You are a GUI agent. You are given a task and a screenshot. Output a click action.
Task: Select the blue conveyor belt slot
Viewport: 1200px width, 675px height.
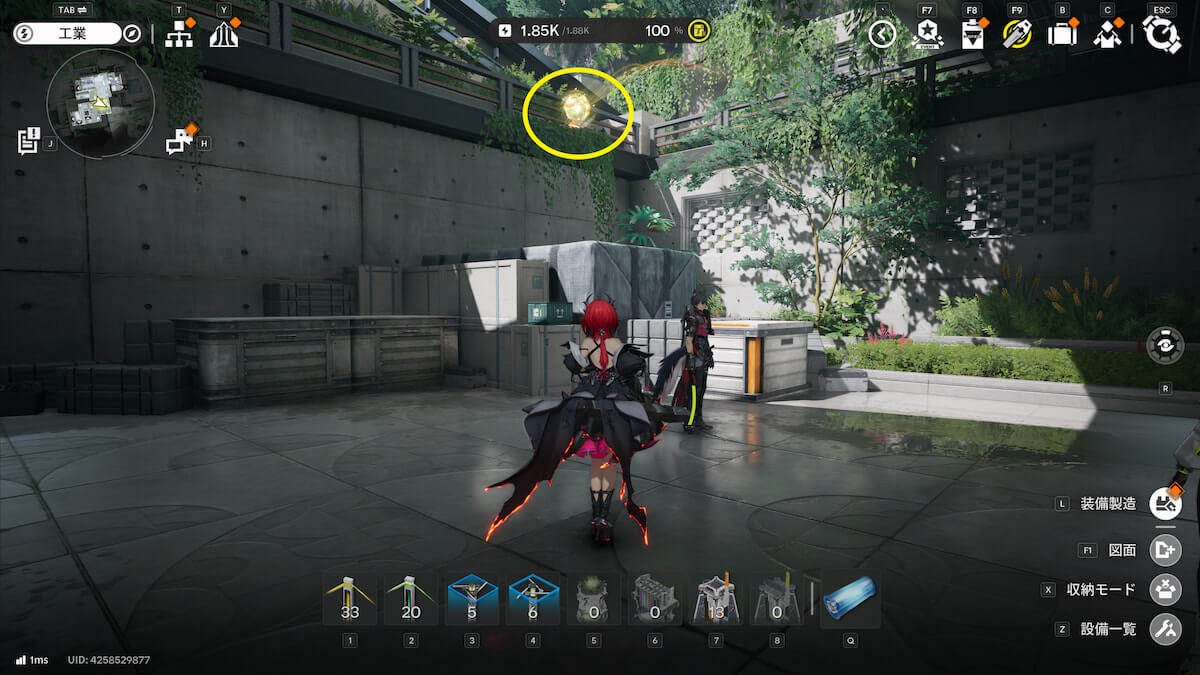coord(850,598)
